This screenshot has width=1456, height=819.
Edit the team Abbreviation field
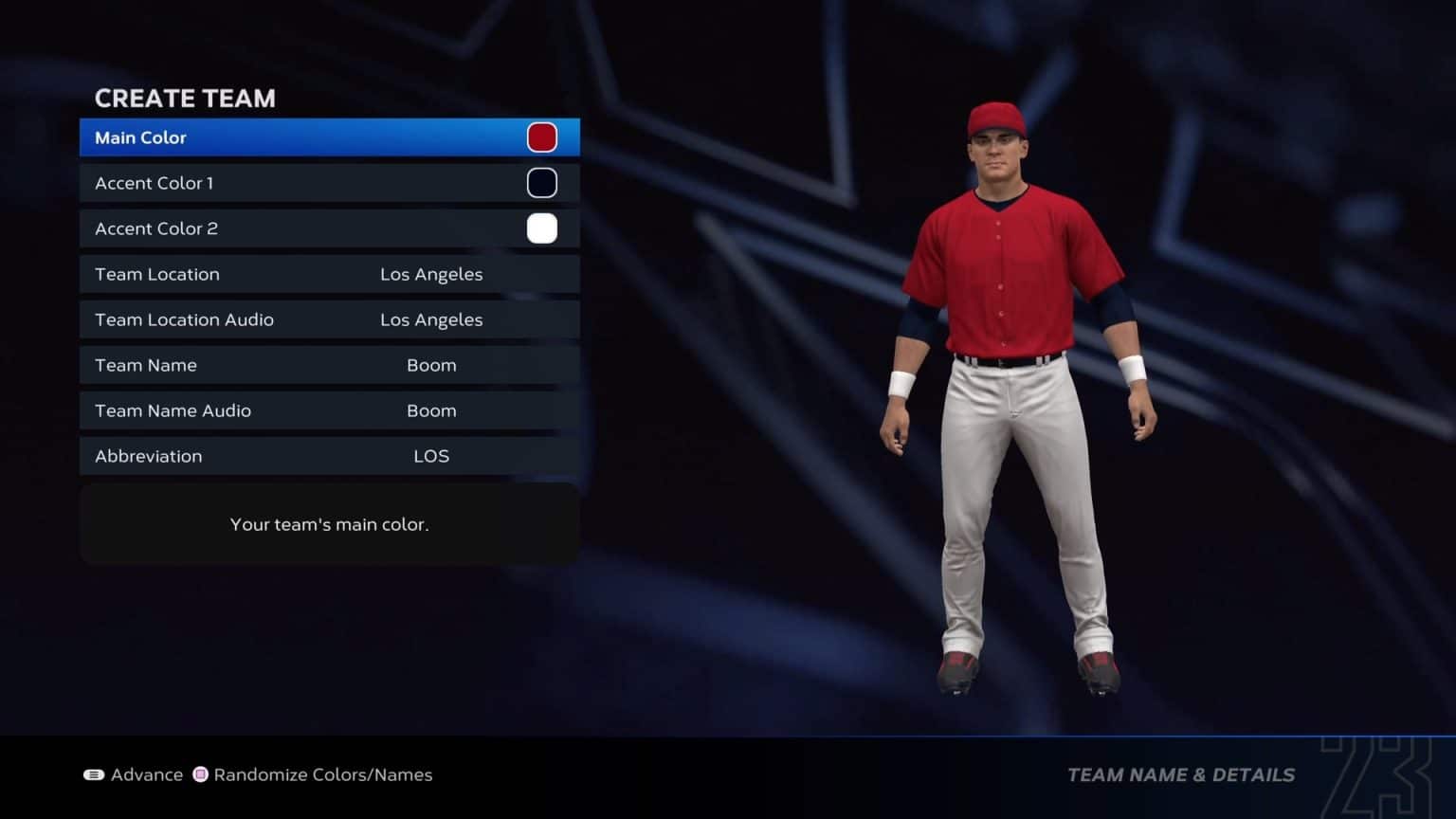[x=329, y=456]
